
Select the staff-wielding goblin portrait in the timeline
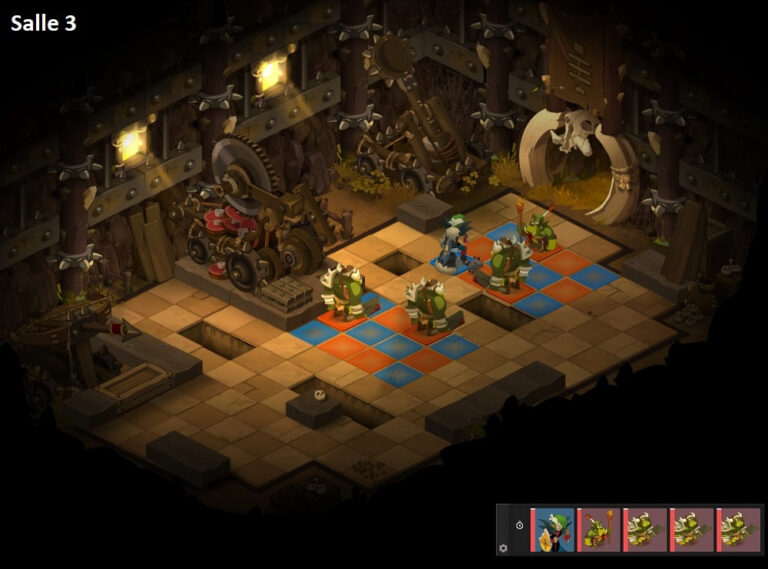click(600, 530)
